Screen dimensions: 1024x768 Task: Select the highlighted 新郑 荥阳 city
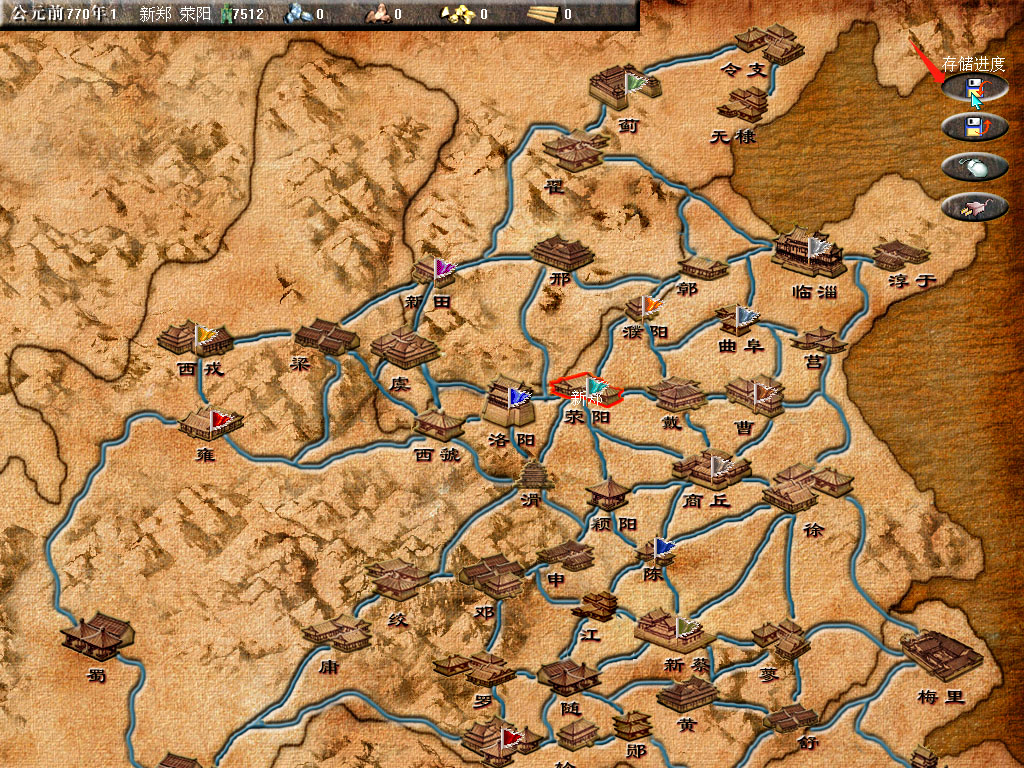point(587,390)
